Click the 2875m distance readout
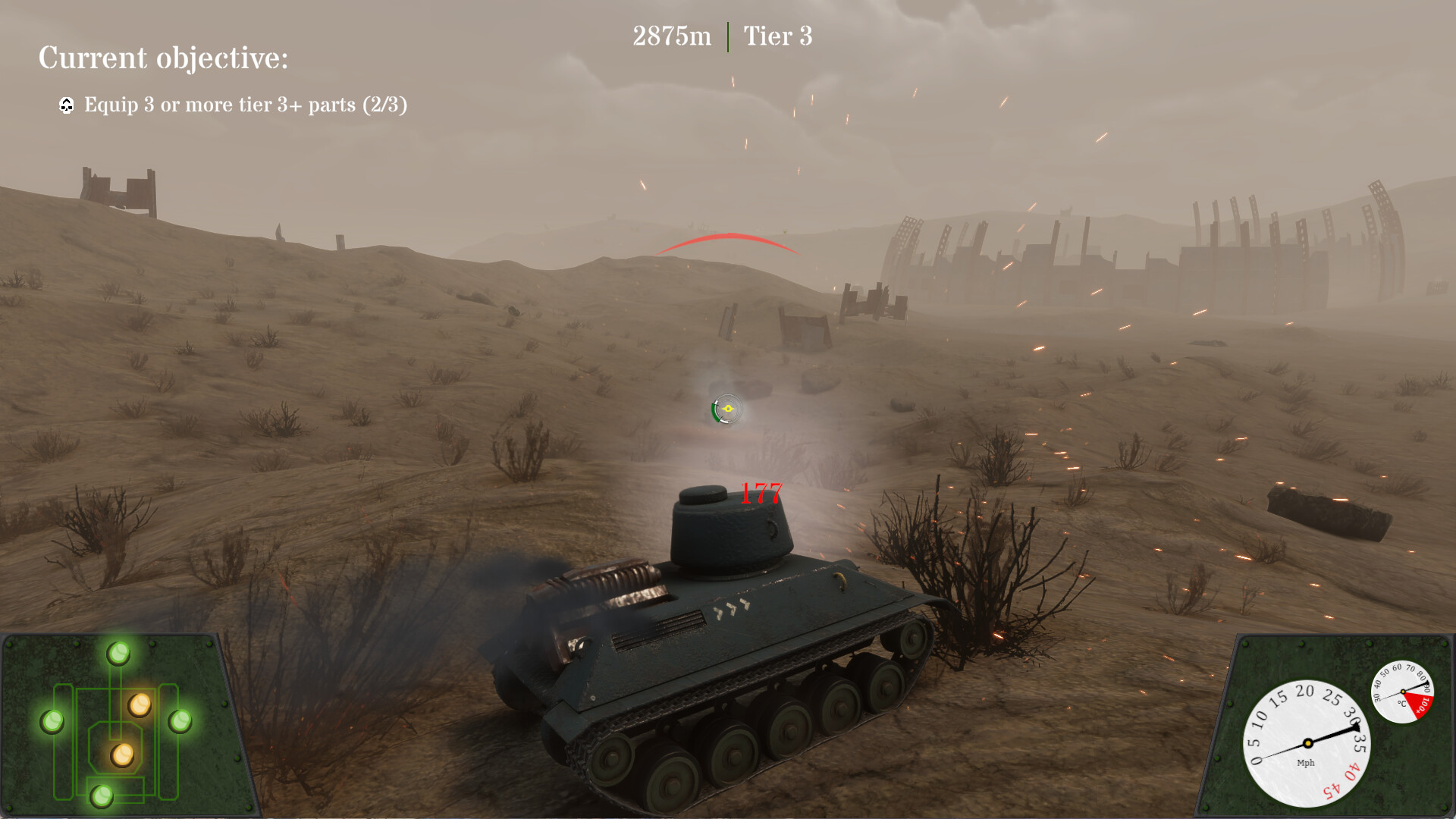Viewport: 1456px width, 819px height. (672, 34)
